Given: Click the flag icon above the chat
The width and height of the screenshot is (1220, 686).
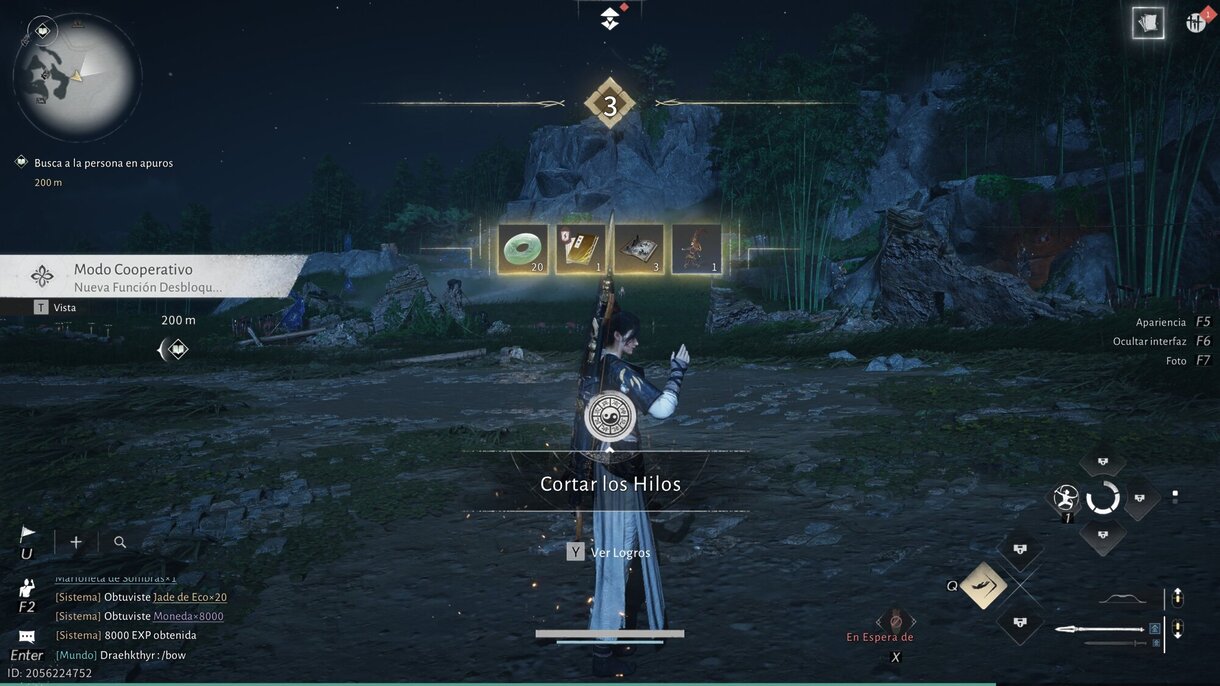Looking at the screenshot, I should point(28,536).
